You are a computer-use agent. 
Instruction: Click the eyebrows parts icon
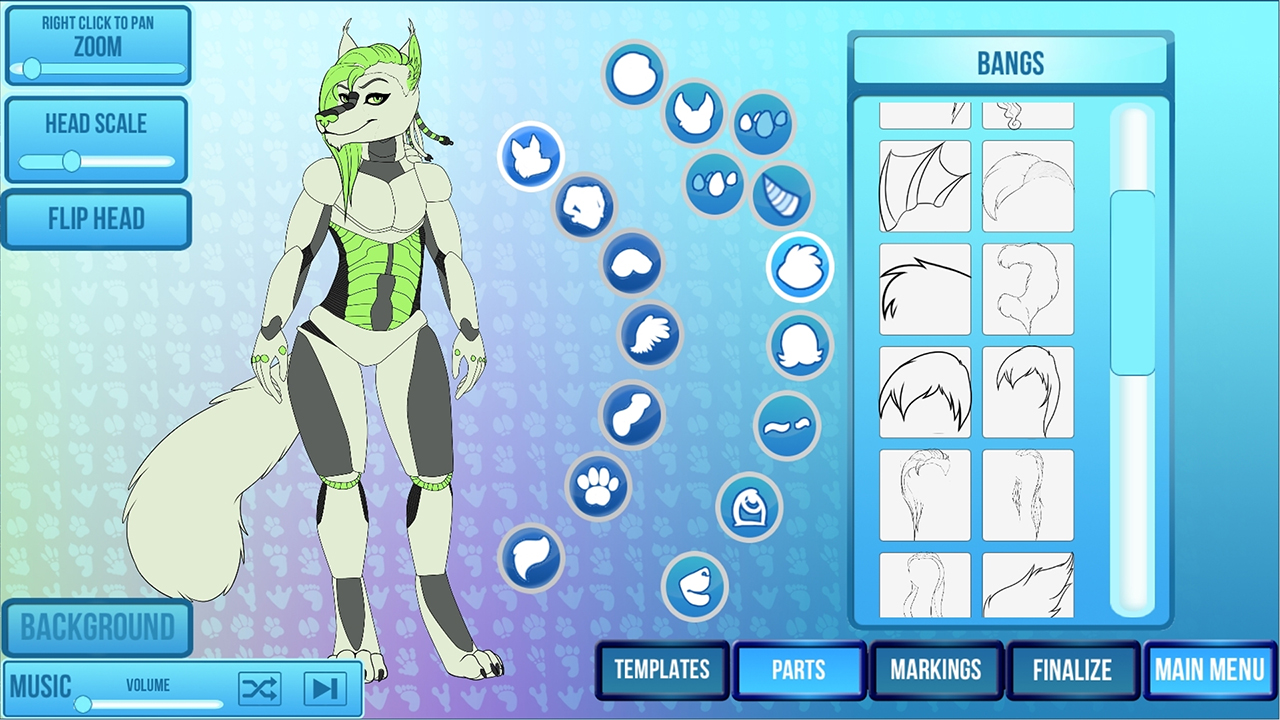786,425
